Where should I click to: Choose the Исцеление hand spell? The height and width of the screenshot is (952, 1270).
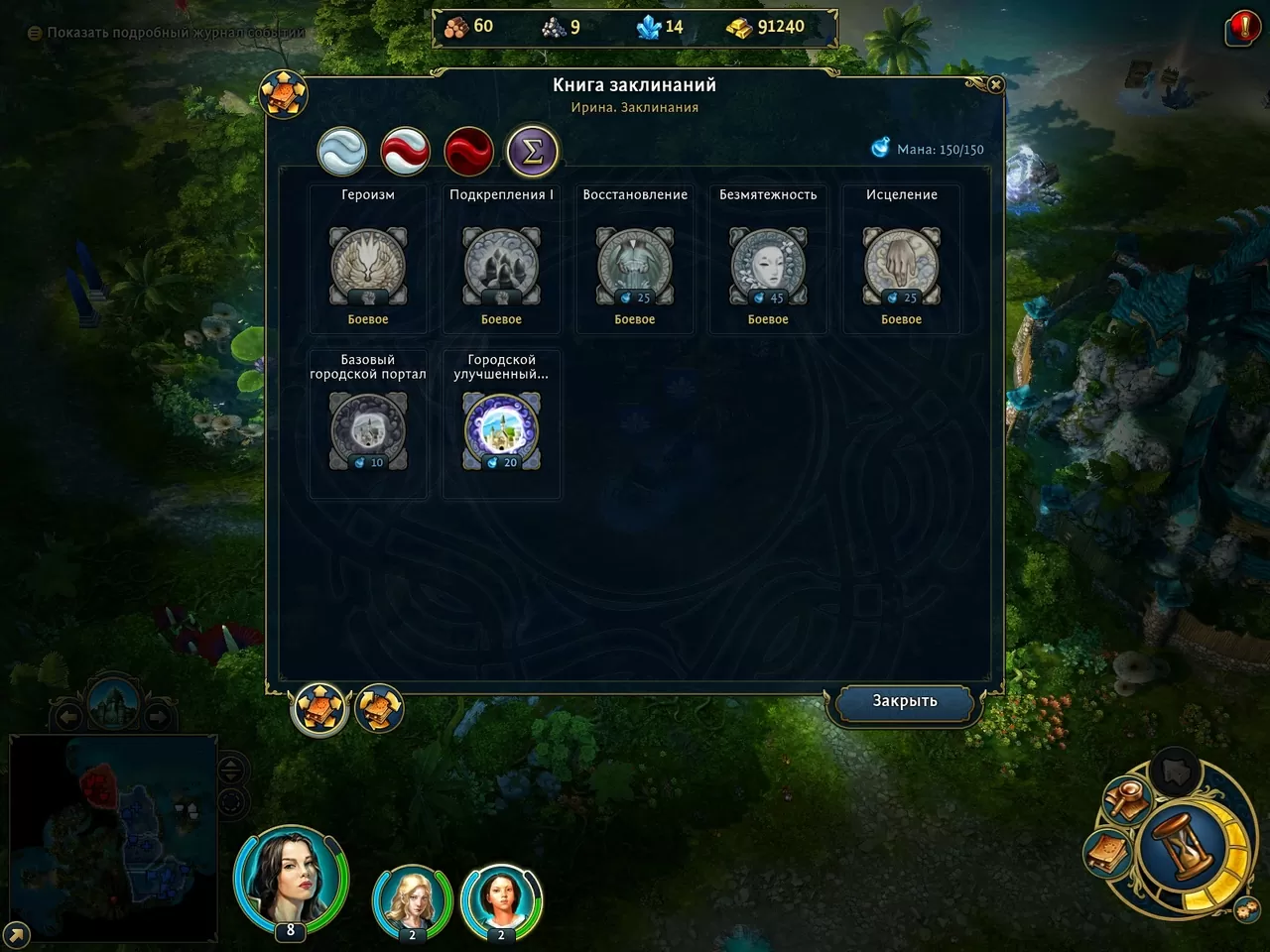[901, 266]
